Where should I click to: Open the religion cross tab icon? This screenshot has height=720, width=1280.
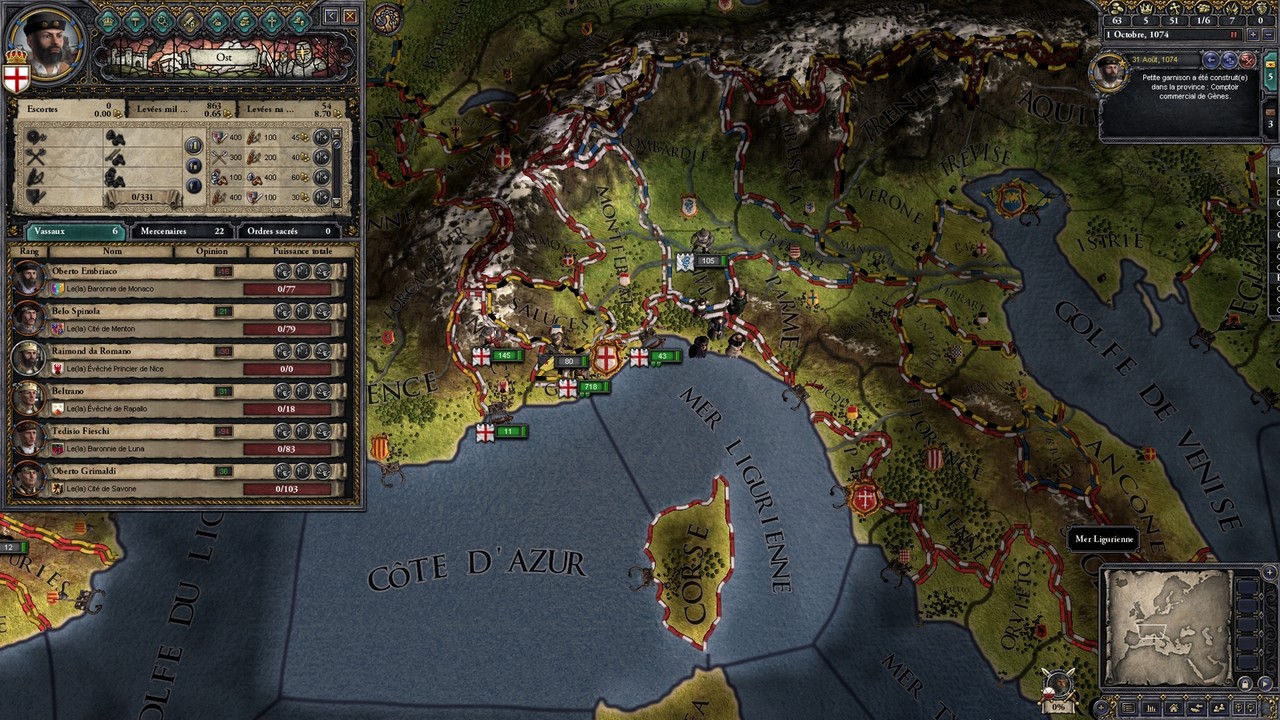(271, 20)
